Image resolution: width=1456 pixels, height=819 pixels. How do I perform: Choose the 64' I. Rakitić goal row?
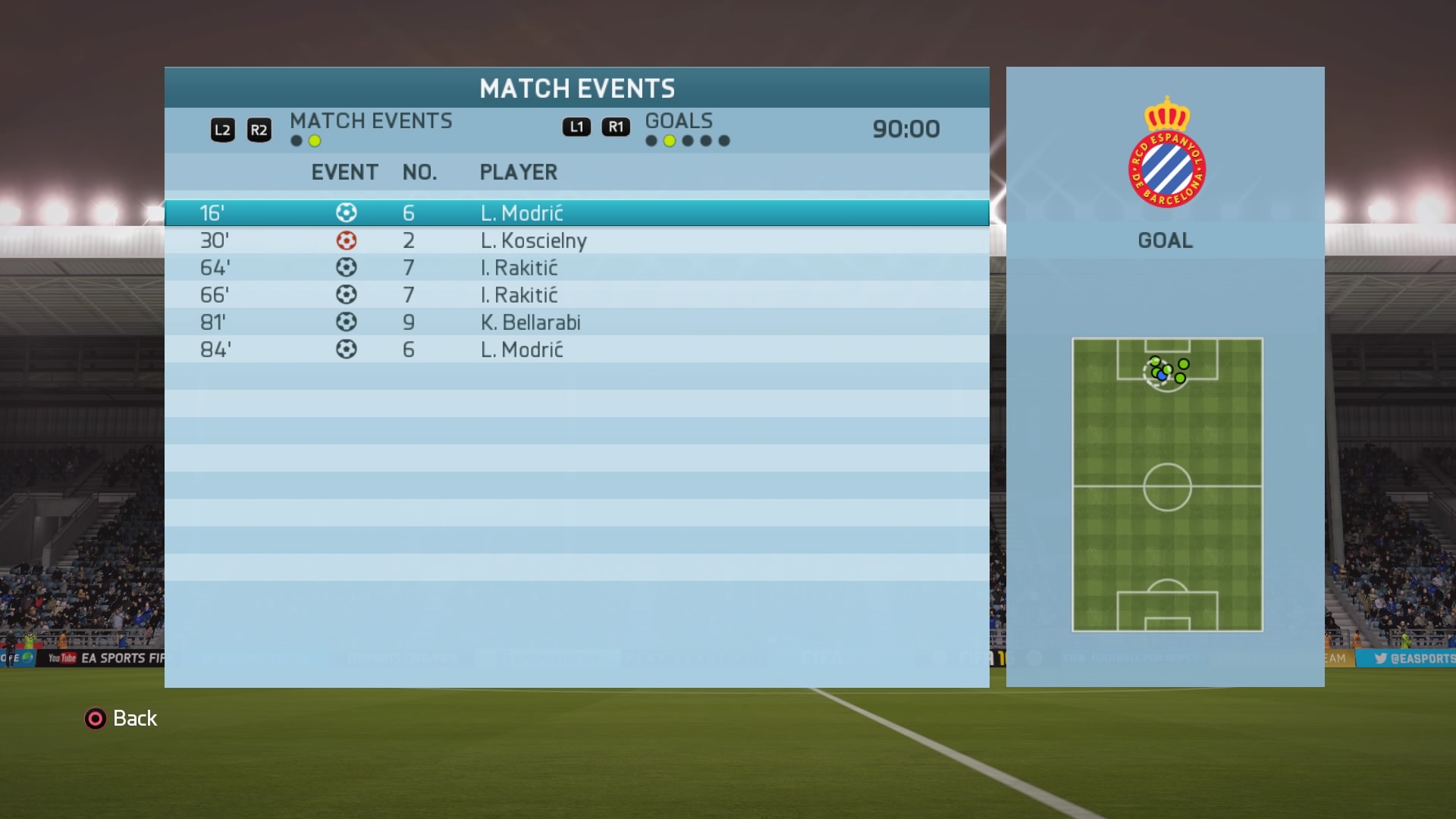coord(576,268)
